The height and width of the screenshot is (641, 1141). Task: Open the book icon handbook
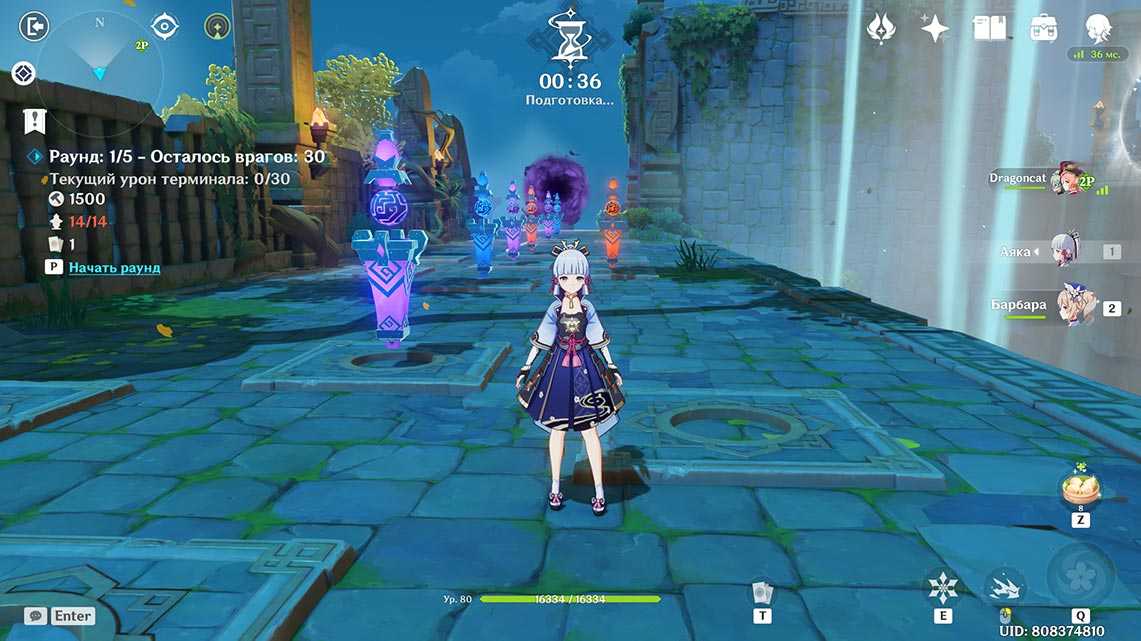988,28
